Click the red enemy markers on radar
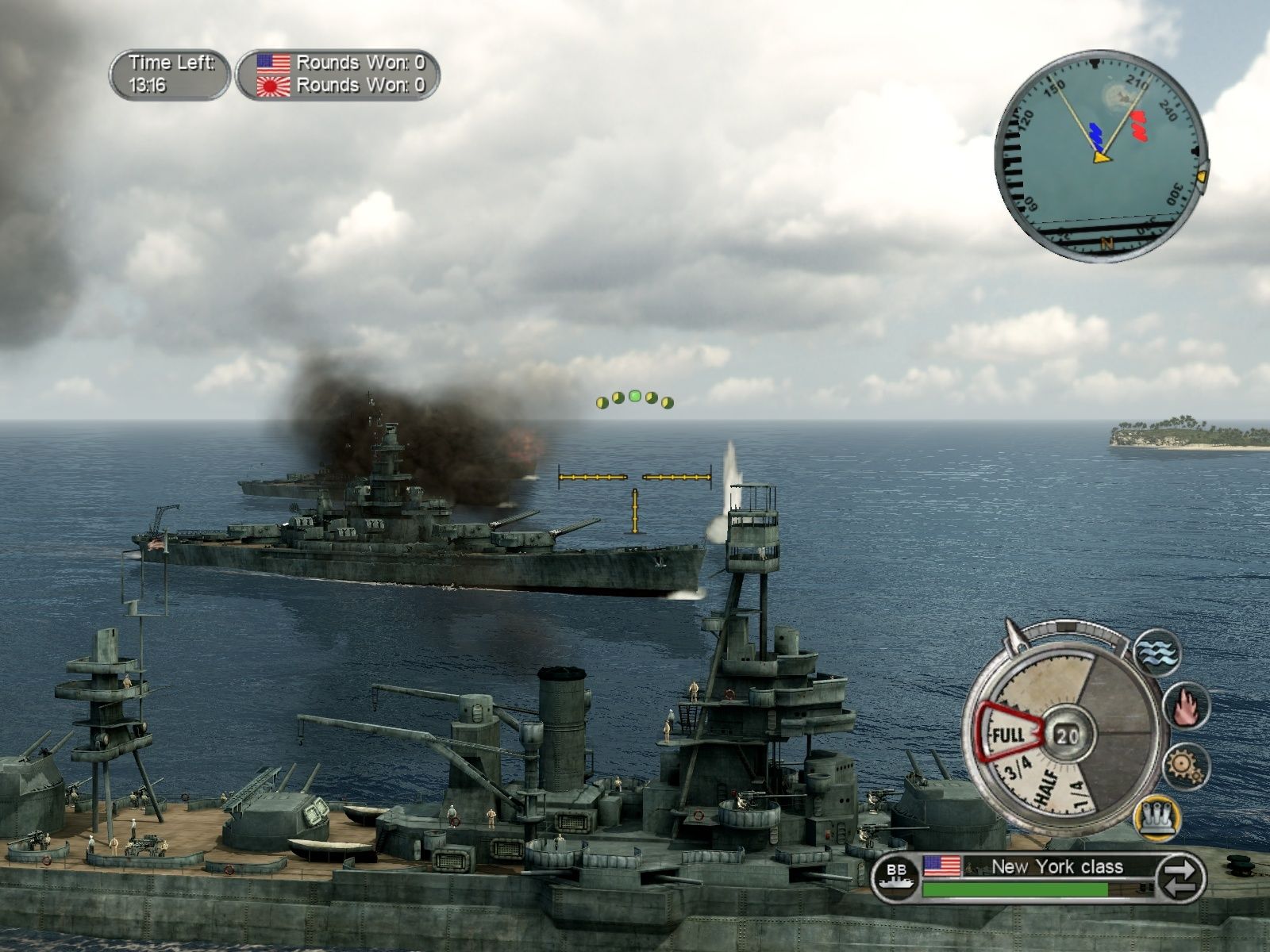1270x952 pixels. pos(1139,126)
